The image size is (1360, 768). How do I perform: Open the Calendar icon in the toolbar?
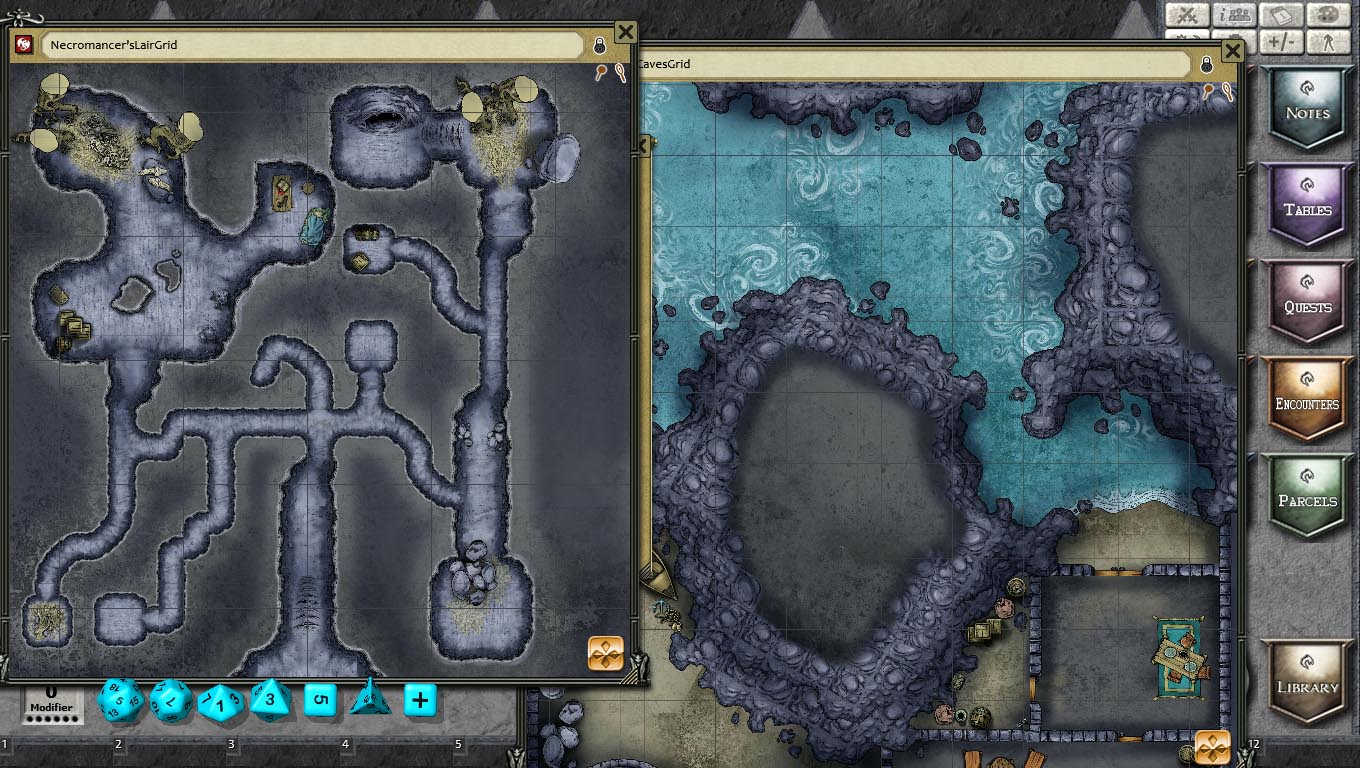pyautogui.click(x=1280, y=15)
